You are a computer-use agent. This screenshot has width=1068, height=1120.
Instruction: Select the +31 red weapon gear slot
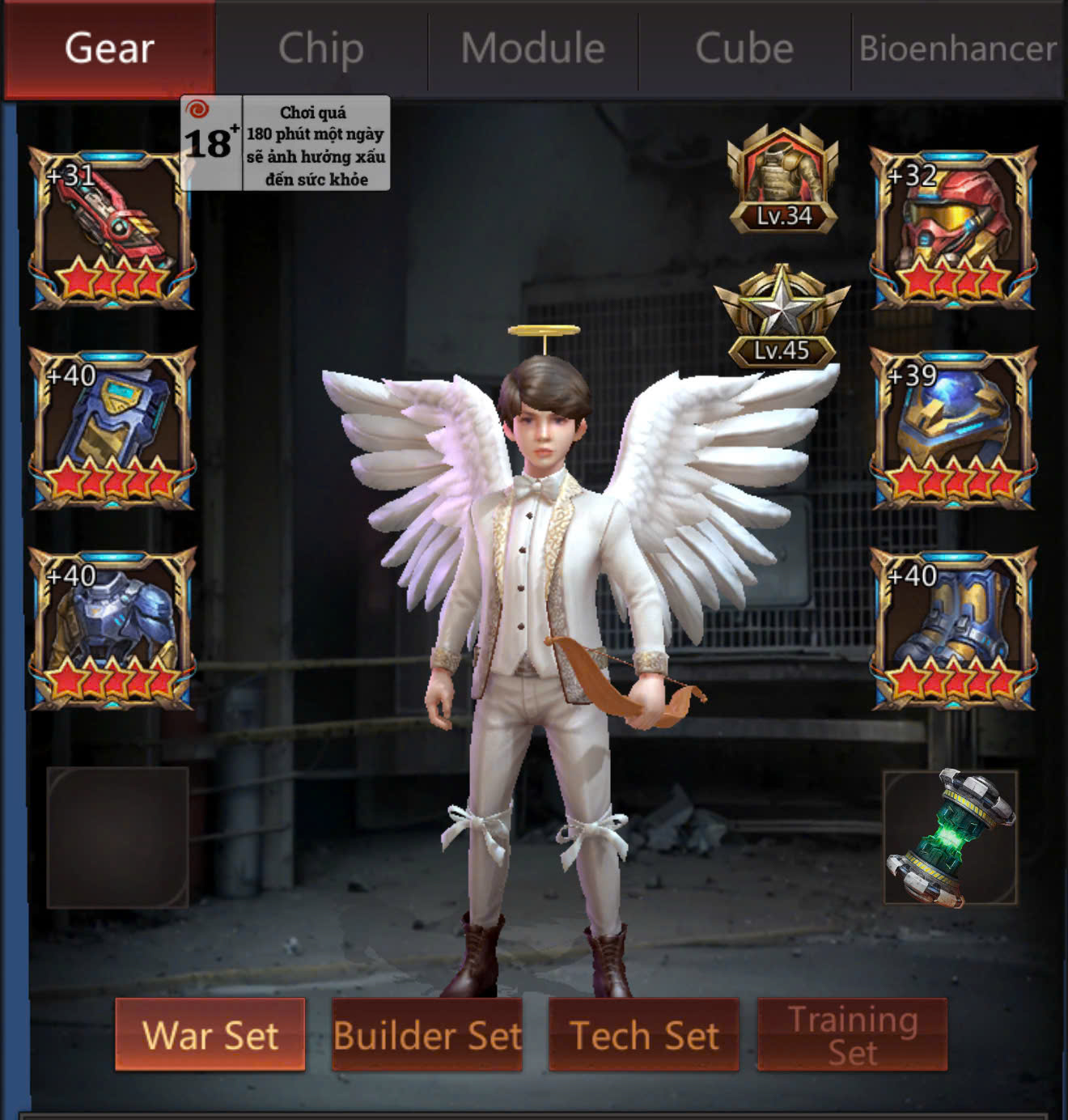(112, 229)
